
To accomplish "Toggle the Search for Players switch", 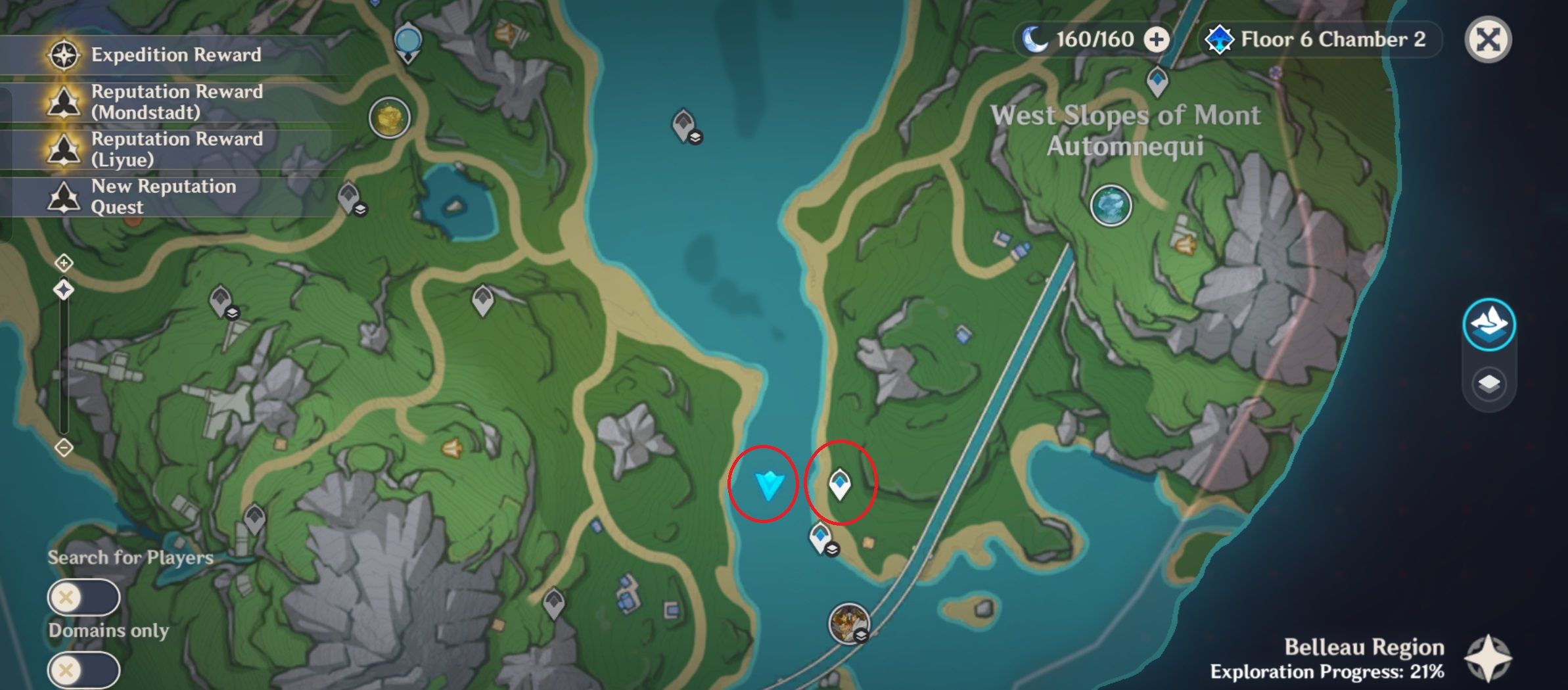I will point(83,597).
